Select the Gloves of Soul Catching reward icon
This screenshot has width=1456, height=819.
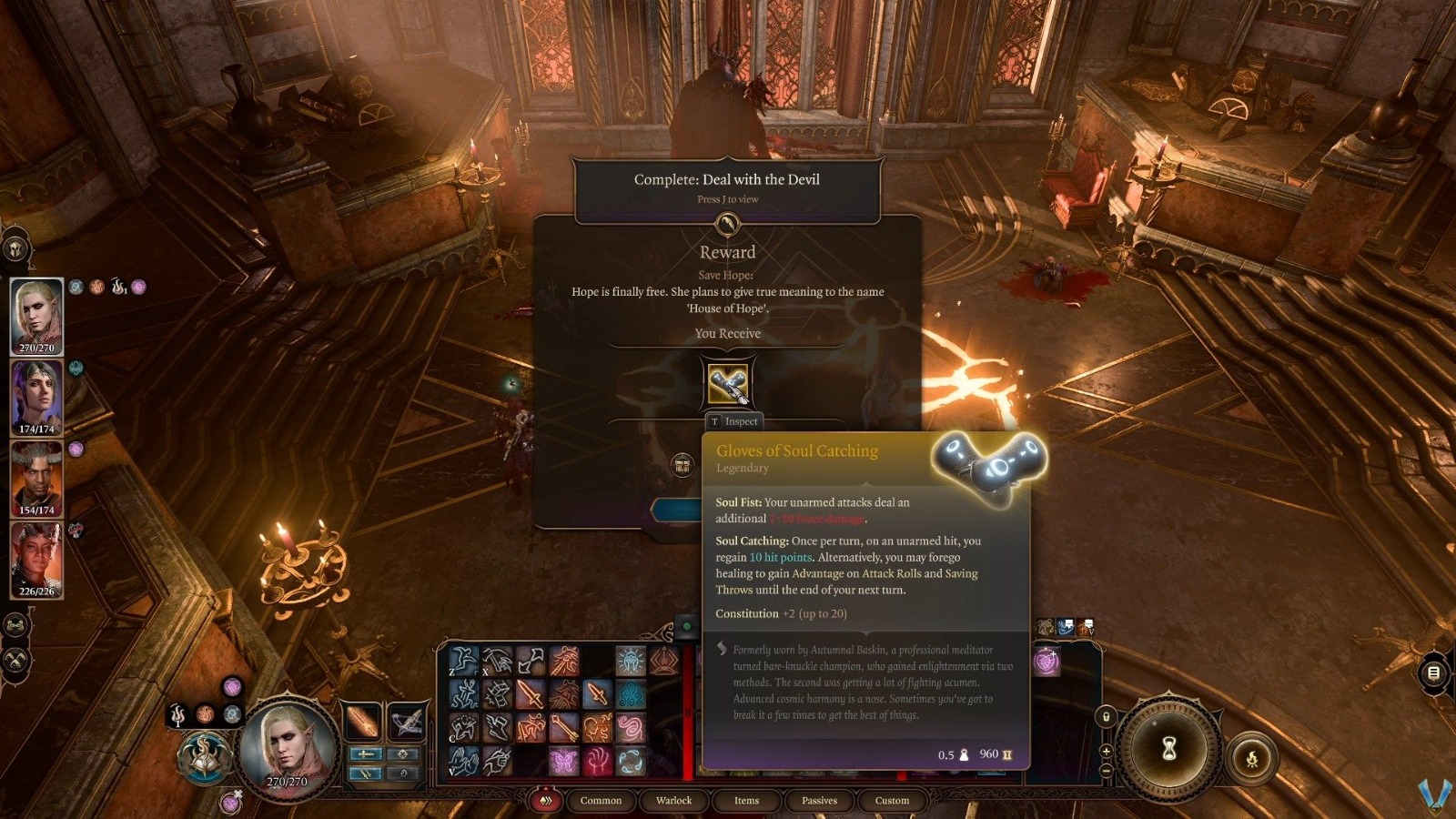pos(728,383)
